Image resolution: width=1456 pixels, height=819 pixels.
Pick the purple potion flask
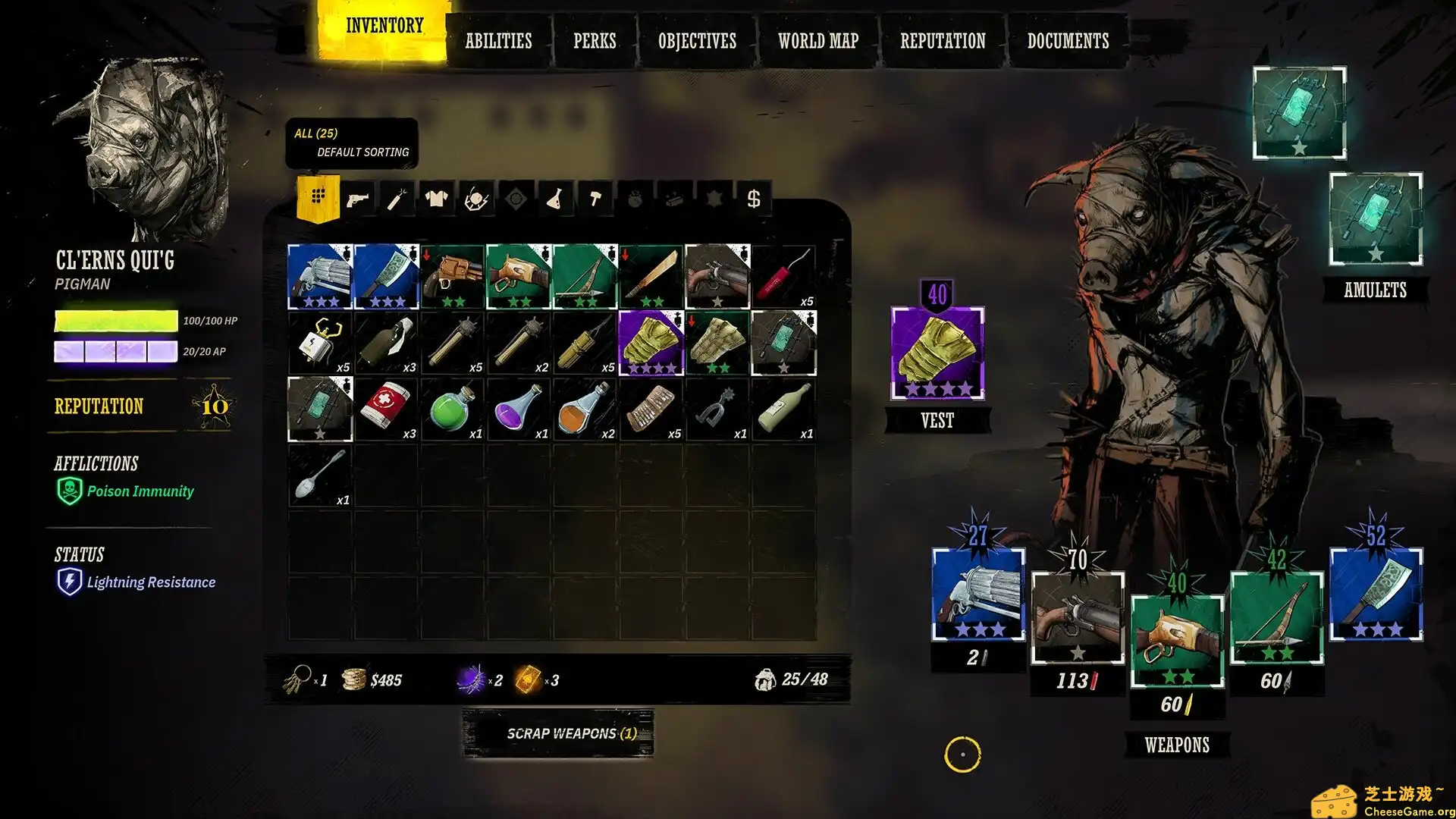pyautogui.click(x=519, y=409)
